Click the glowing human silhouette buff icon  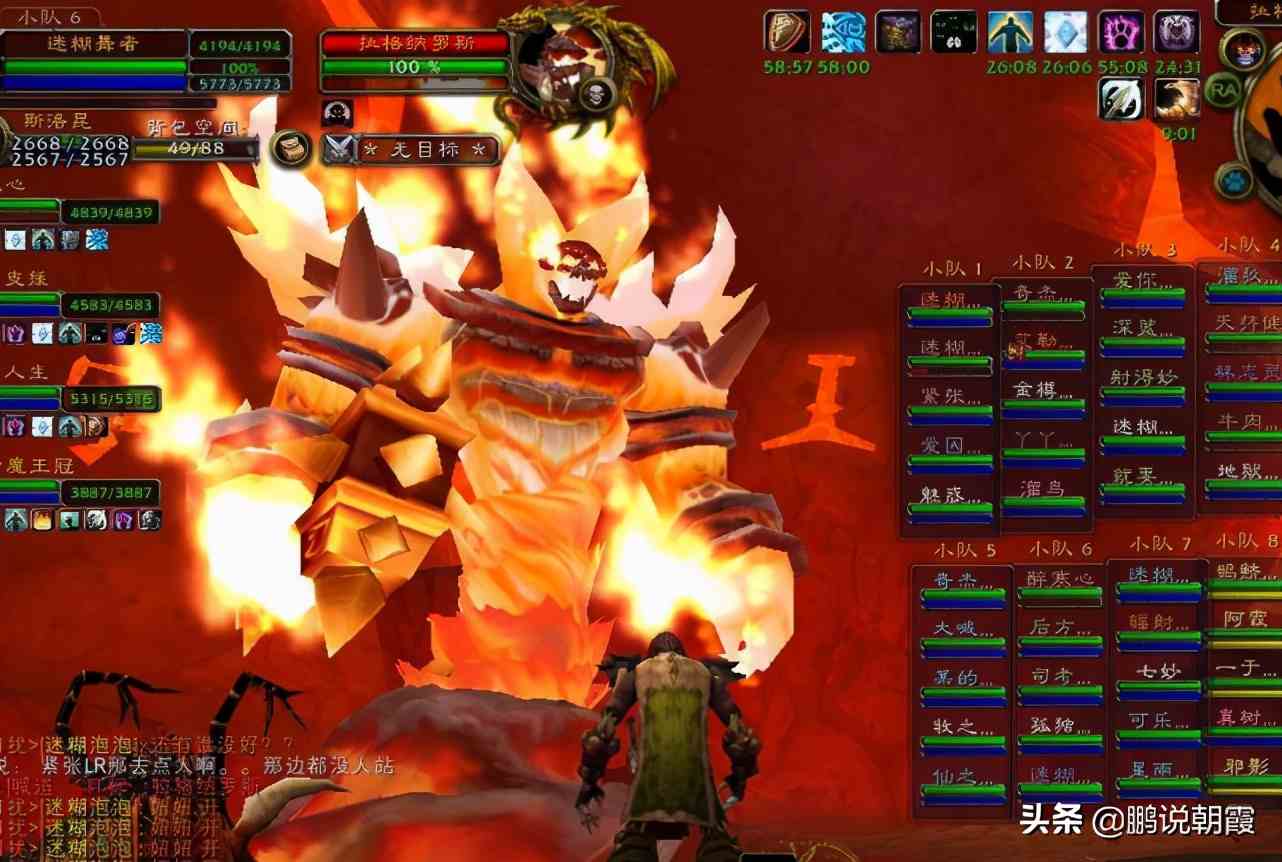1010,32
